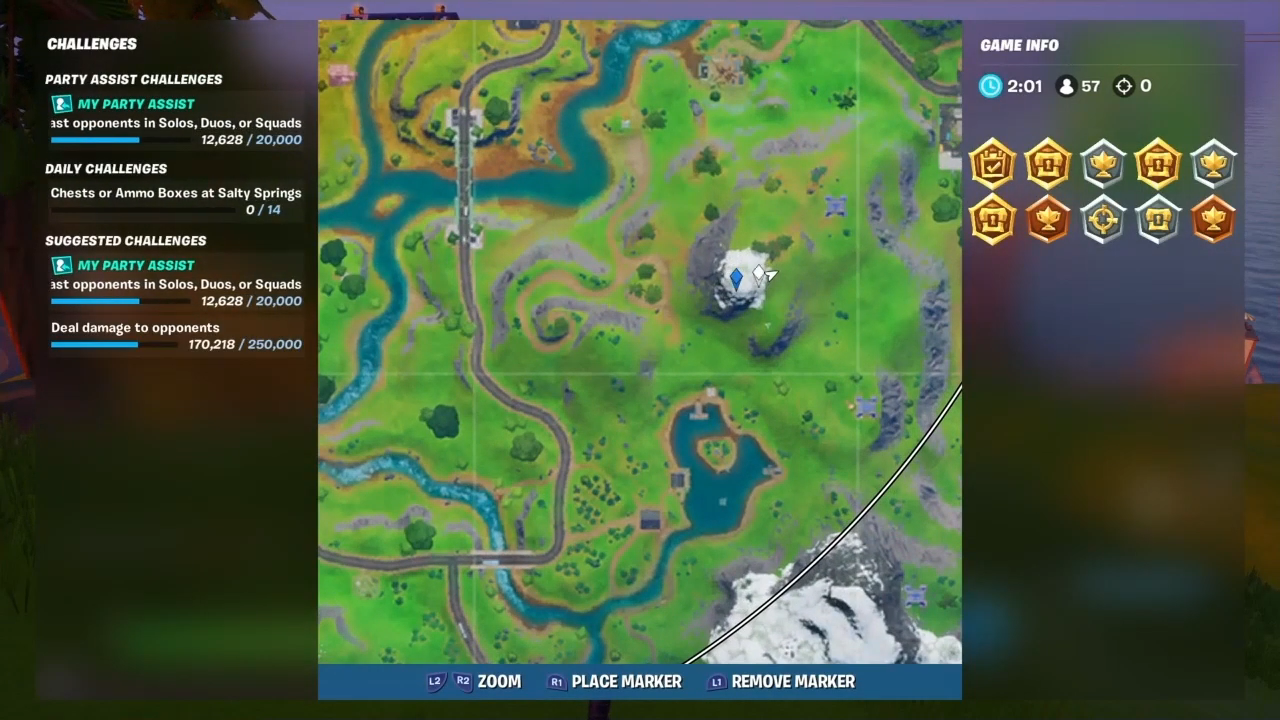This screenshot has width=1280, height=720.
Task: Click the gold clipboard checkmark medal
Action: point(992,165)
